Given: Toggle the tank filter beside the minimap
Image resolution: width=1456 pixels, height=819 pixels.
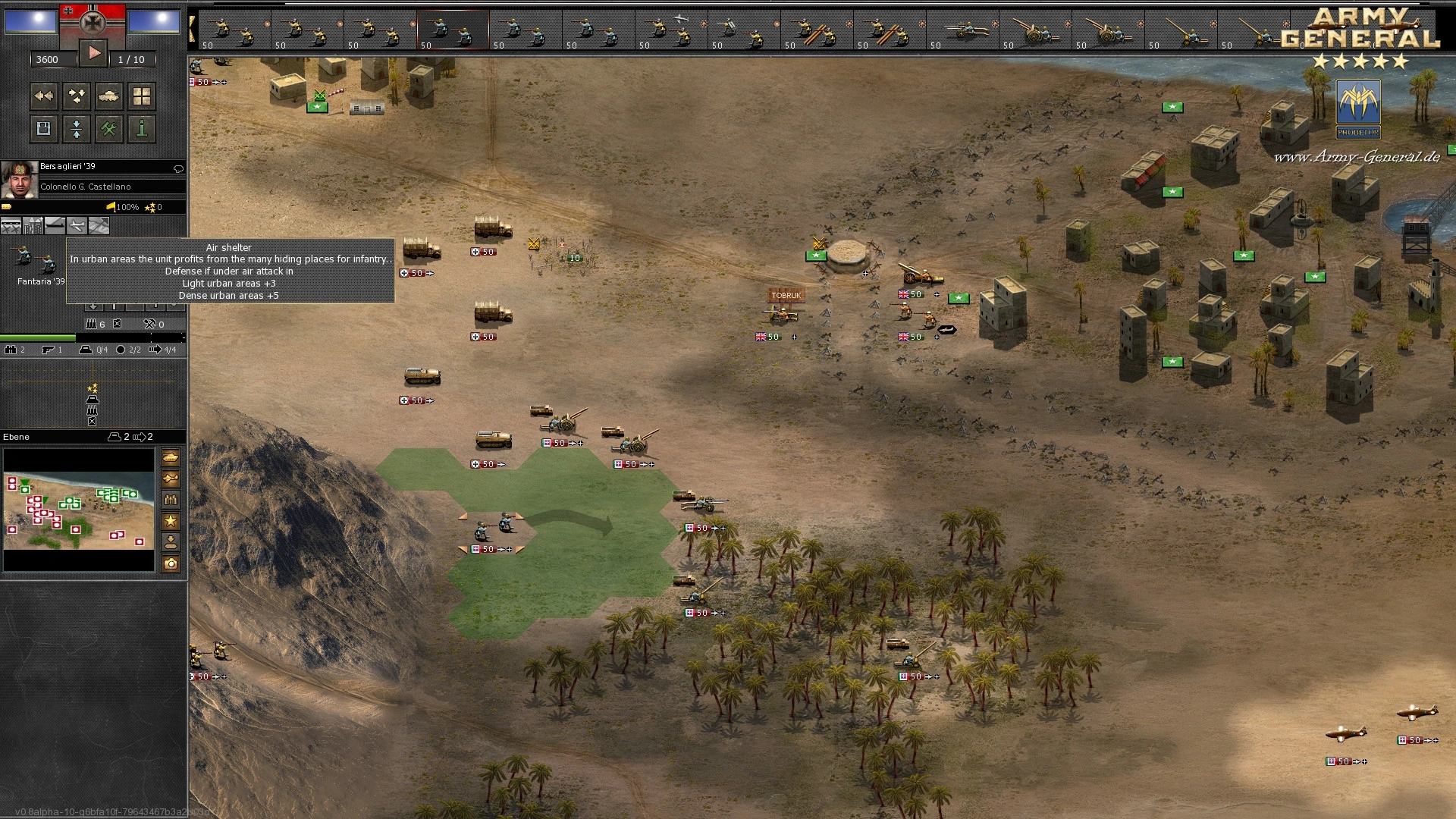Looking at the screenshot, I should click(171, 457).
